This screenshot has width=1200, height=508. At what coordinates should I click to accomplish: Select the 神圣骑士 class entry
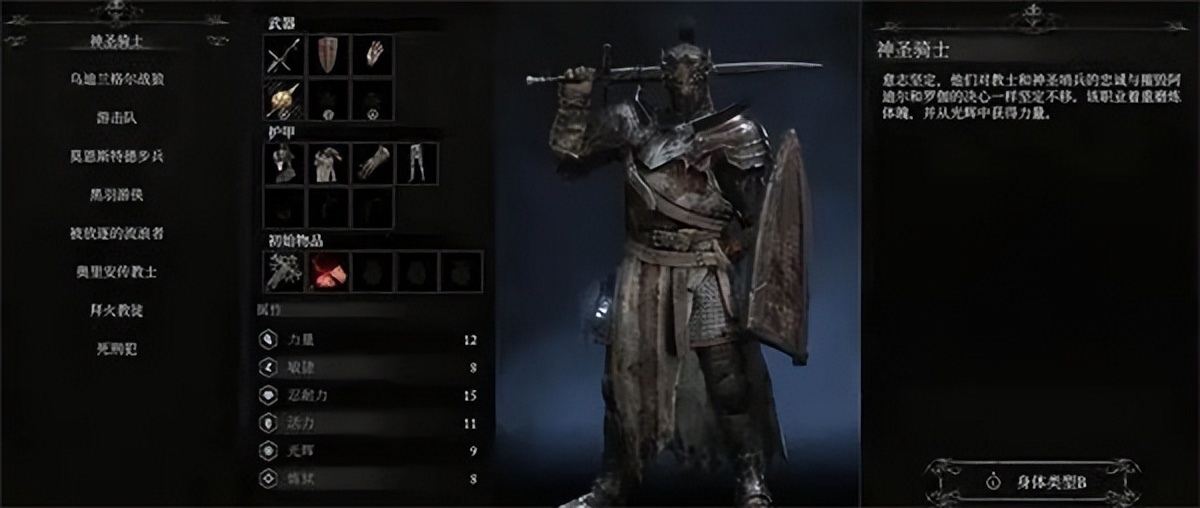115,43
